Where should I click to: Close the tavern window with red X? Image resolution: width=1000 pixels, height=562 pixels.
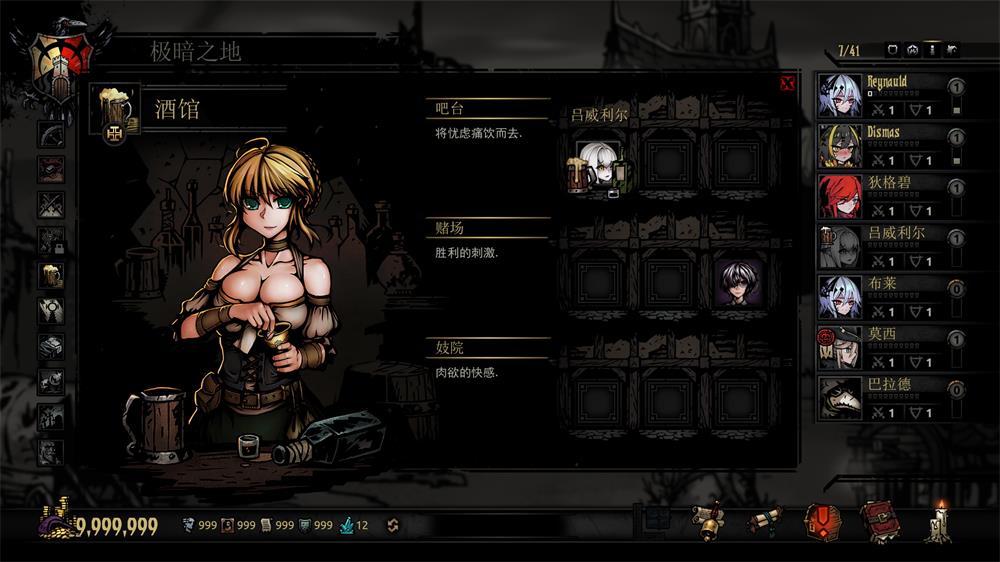click(x=787, y=84)
